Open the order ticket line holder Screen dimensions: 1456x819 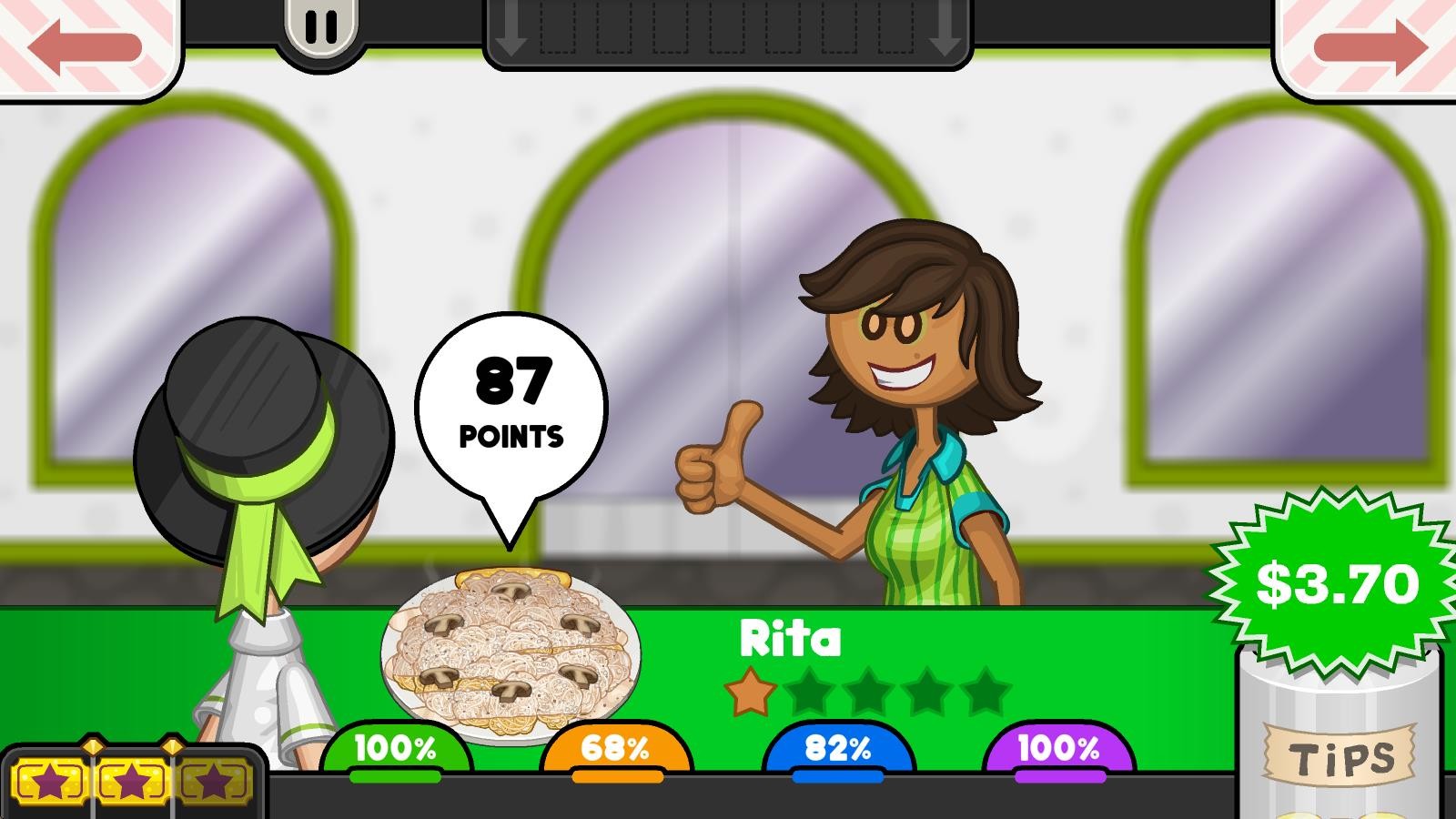(x=727, y=34)
